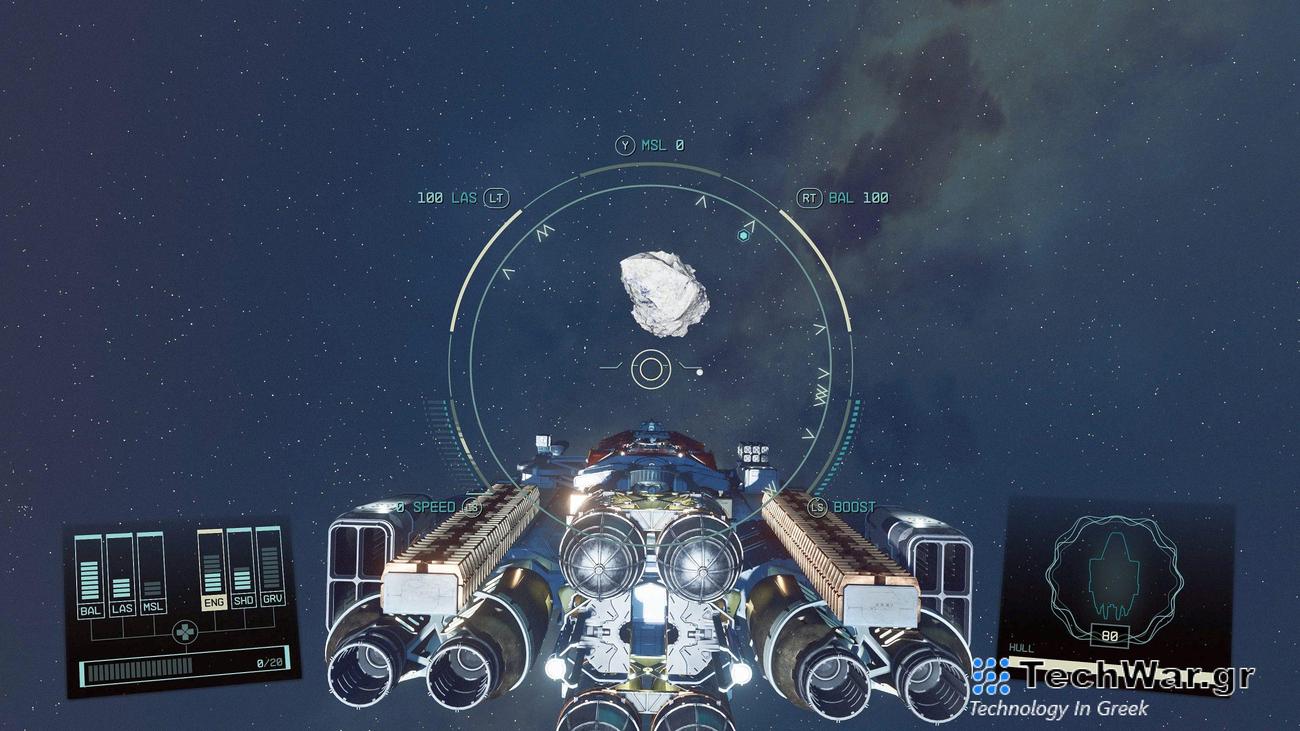Click the d-pad power allocation icon
The image size is (1300, 731).
185,629
